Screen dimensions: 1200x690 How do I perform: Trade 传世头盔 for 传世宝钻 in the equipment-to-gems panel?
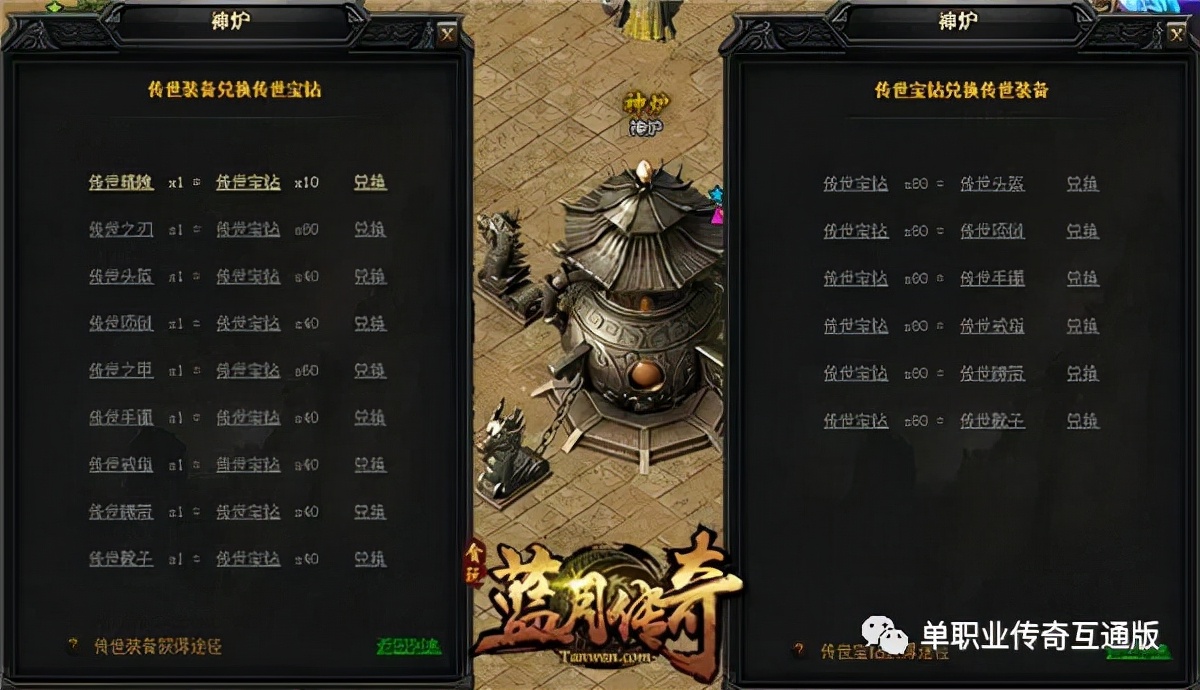[x=370, y=277]
